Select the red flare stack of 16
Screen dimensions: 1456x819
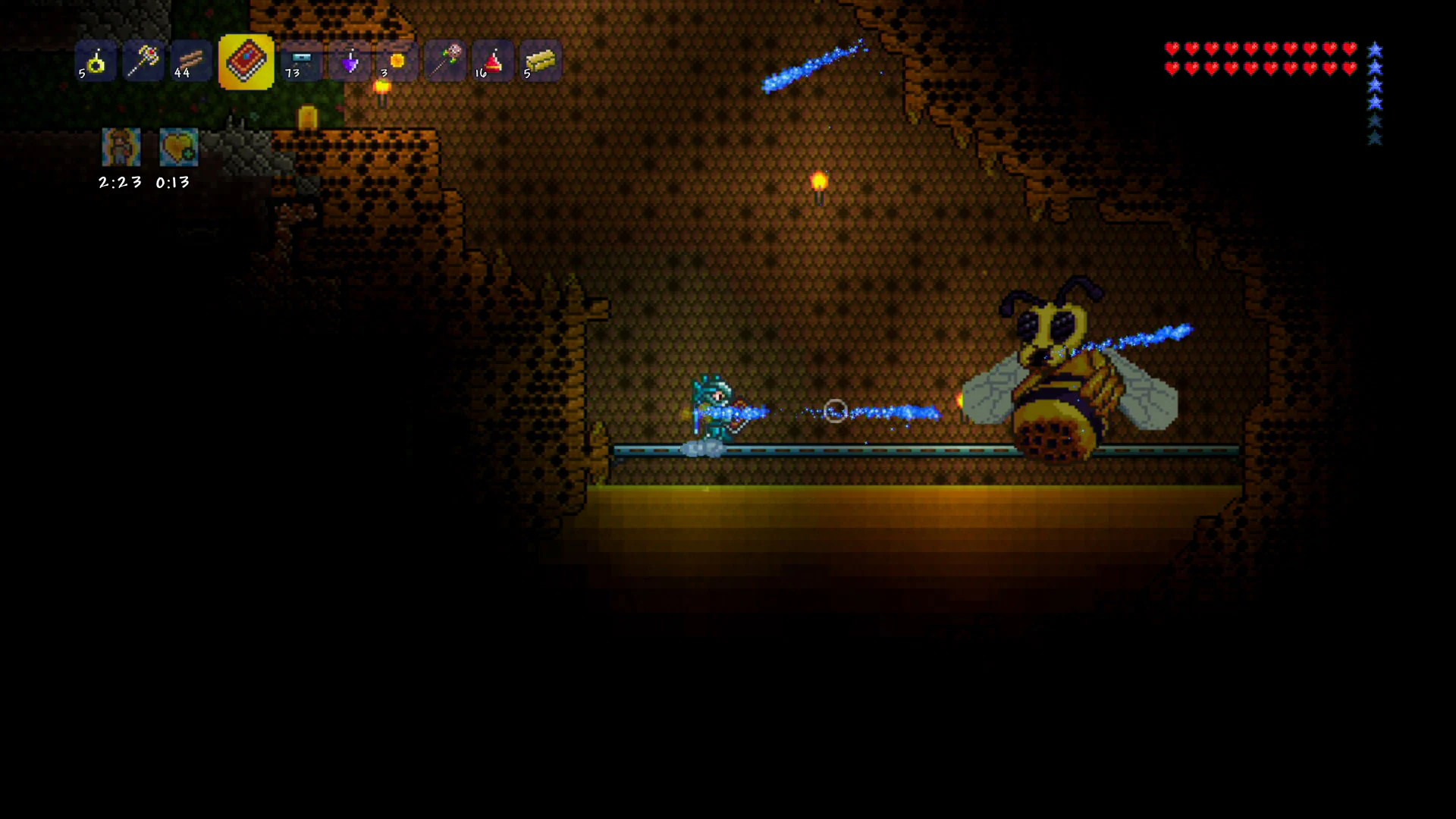pos(491,62)
